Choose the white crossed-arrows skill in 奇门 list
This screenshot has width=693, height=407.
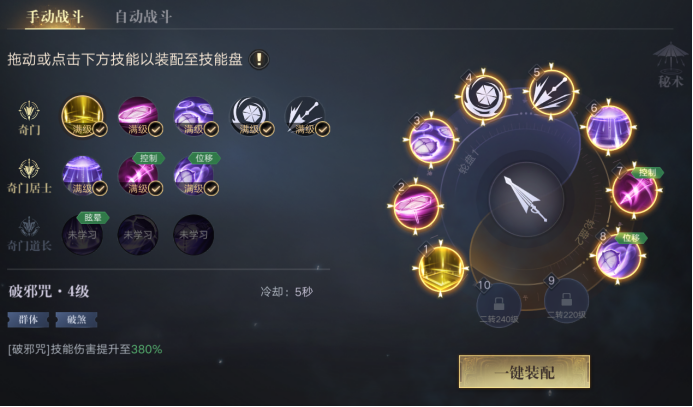(x=304, y=116)
